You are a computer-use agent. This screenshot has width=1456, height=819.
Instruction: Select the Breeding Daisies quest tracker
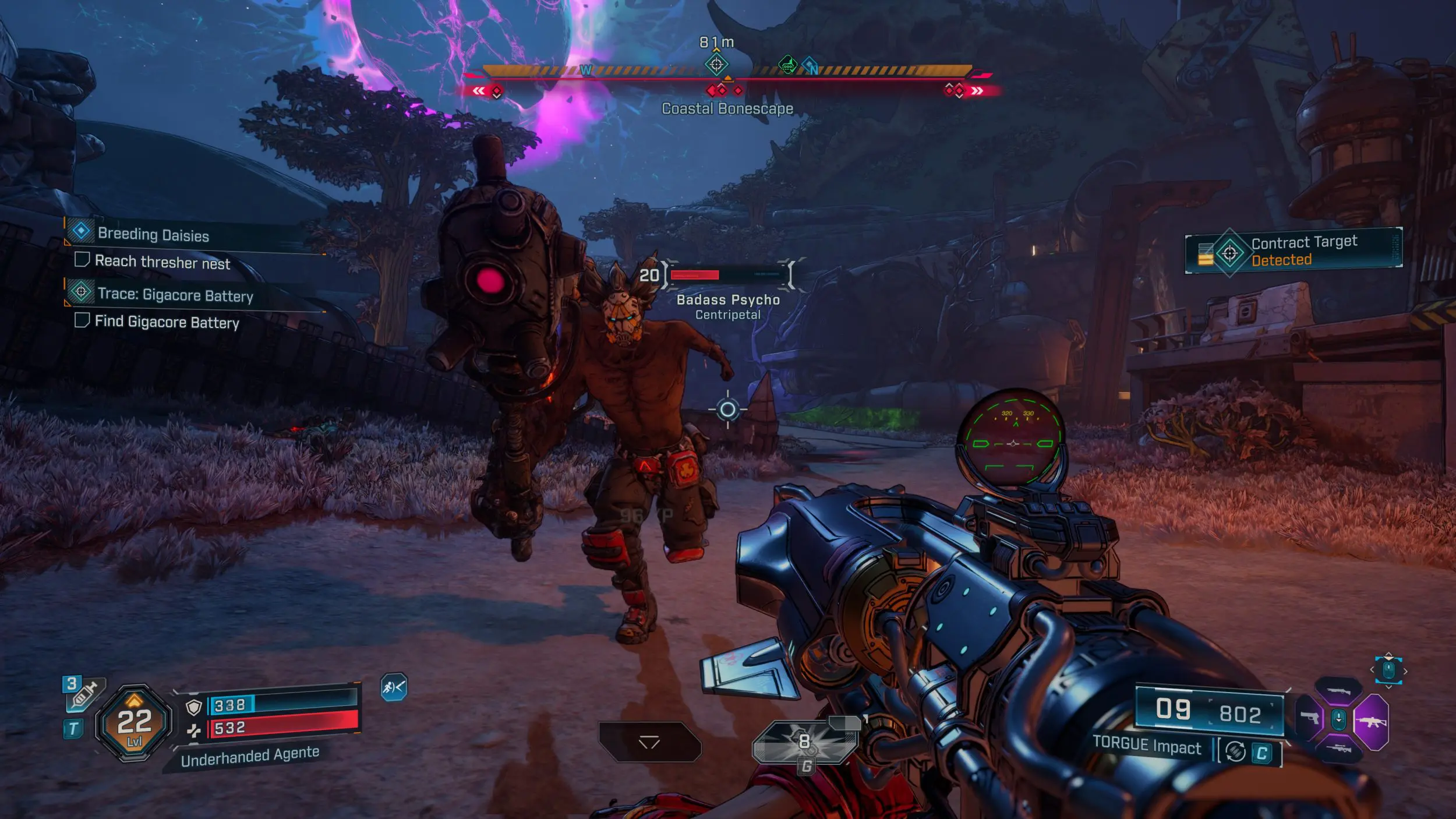pyautogui.click(x=153, y=234)
